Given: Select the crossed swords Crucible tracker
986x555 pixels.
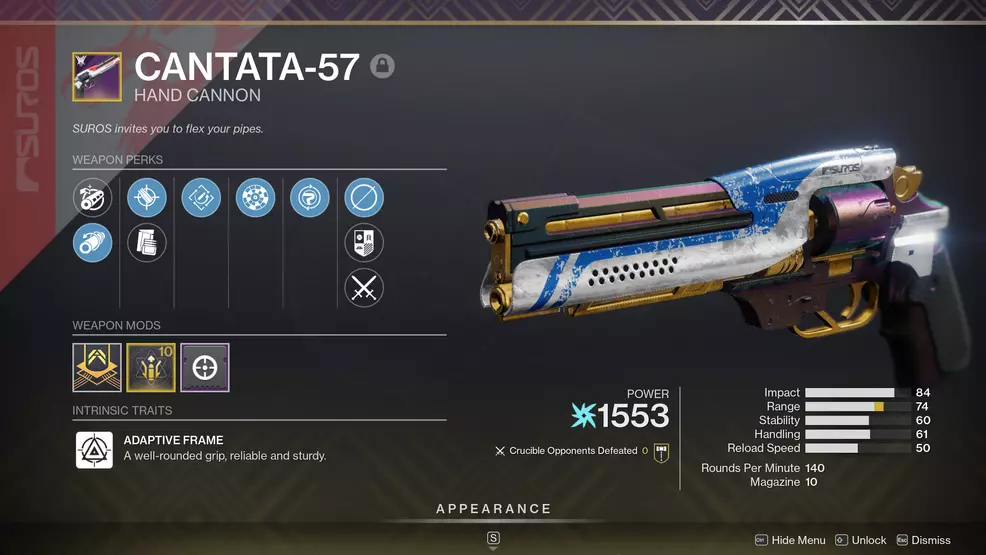Looking at the screenshot, I should [x=364, y=288].
